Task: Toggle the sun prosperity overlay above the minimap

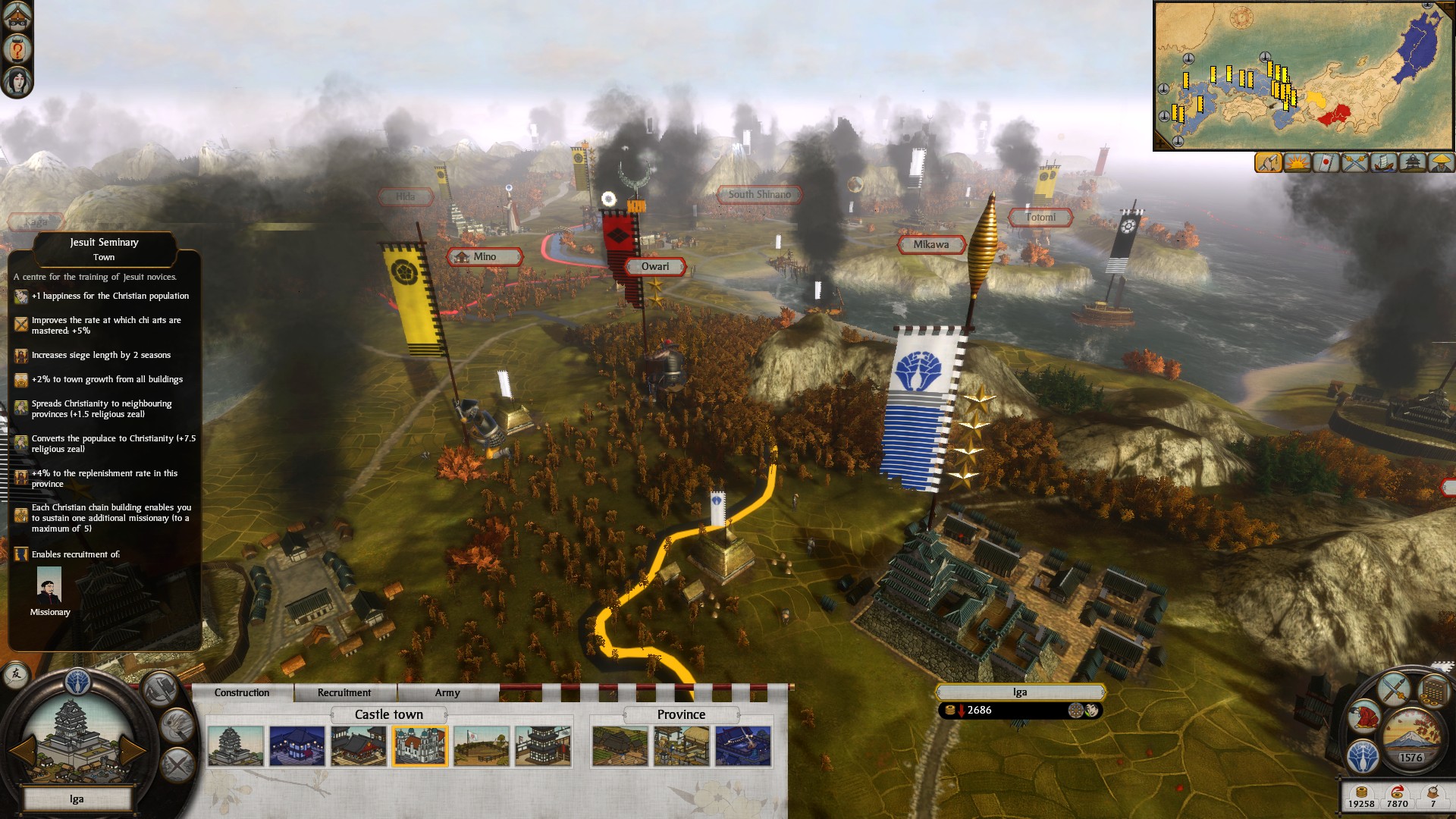Action: (1297, 163)
